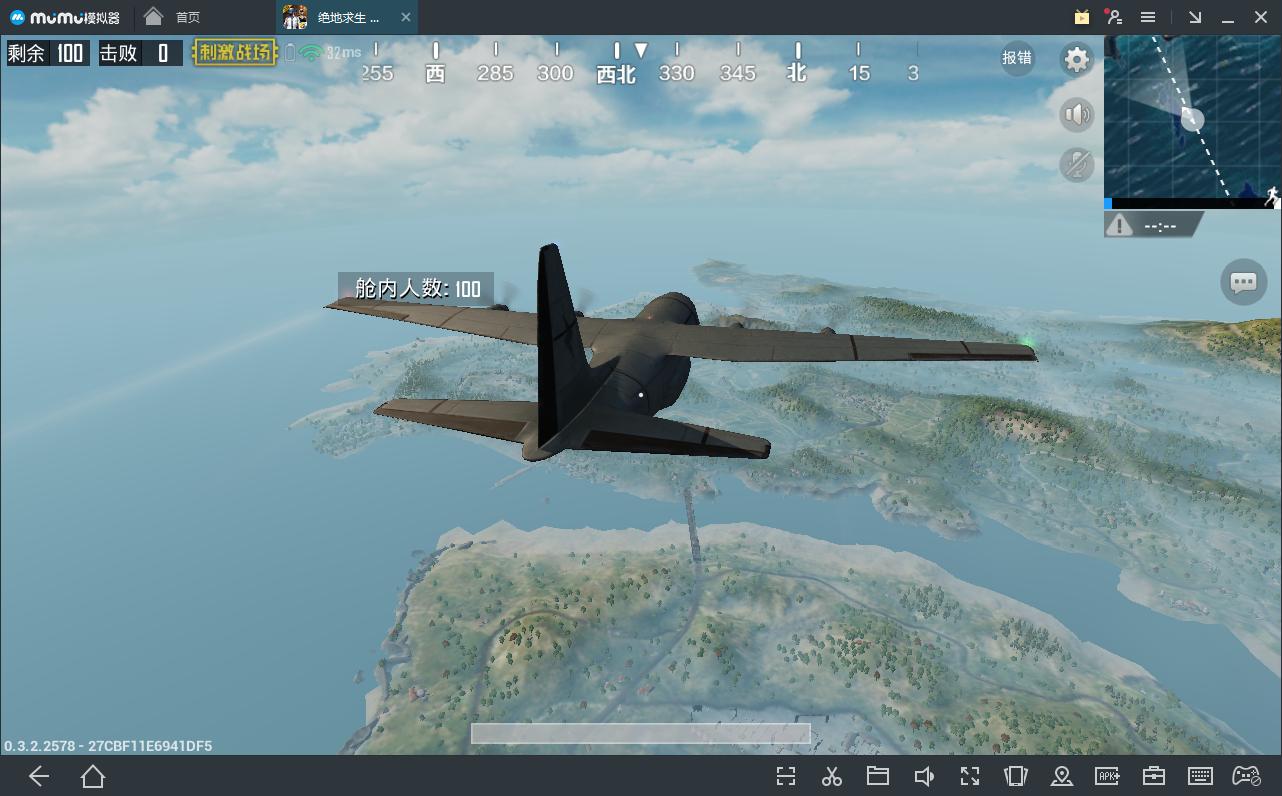Open the emulator screenshot scissors tool
Image resolution: width=1282 pixels, height=796 pixels.
[x=831, y=776]
